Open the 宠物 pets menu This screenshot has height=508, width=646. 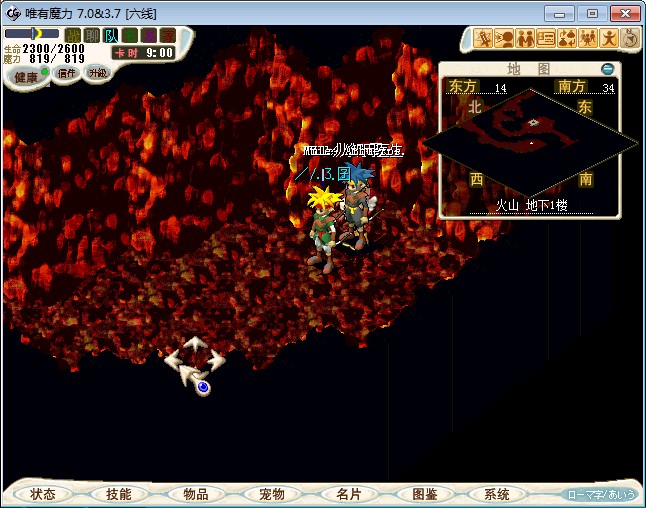click(x=272, y=494)
